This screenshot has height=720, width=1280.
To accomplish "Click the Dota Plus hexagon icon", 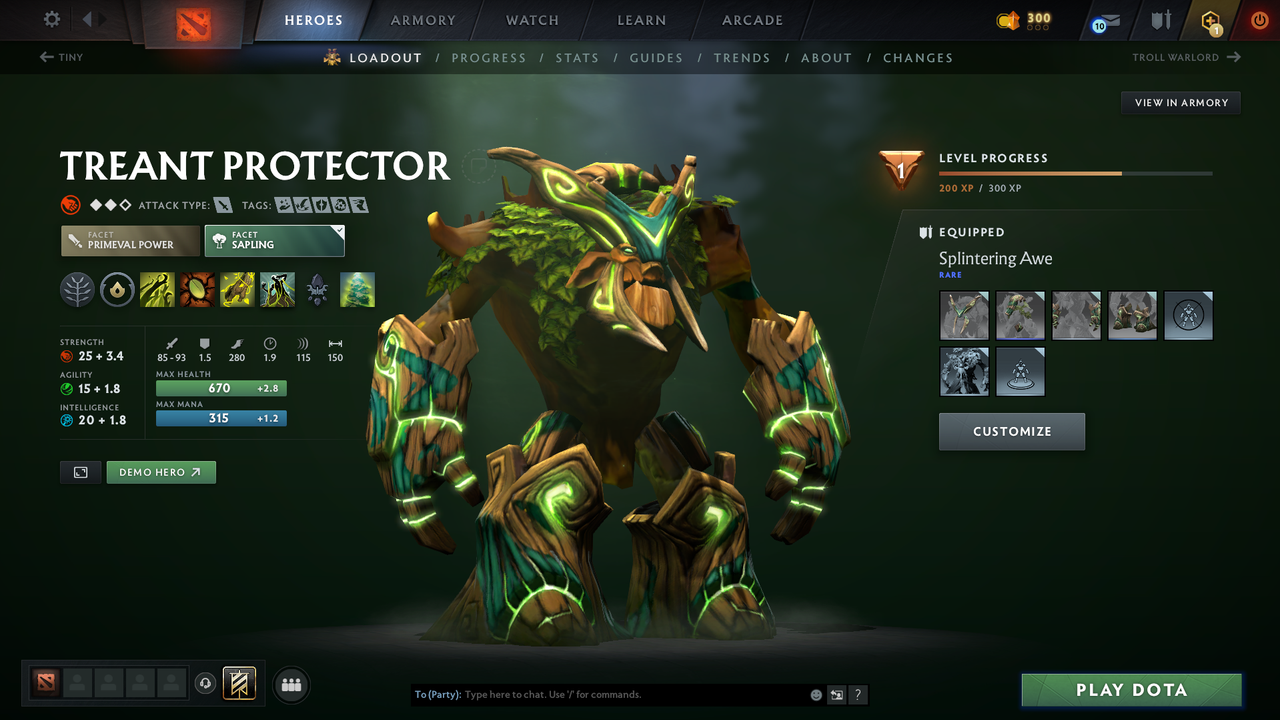I will coord(1209,20).
